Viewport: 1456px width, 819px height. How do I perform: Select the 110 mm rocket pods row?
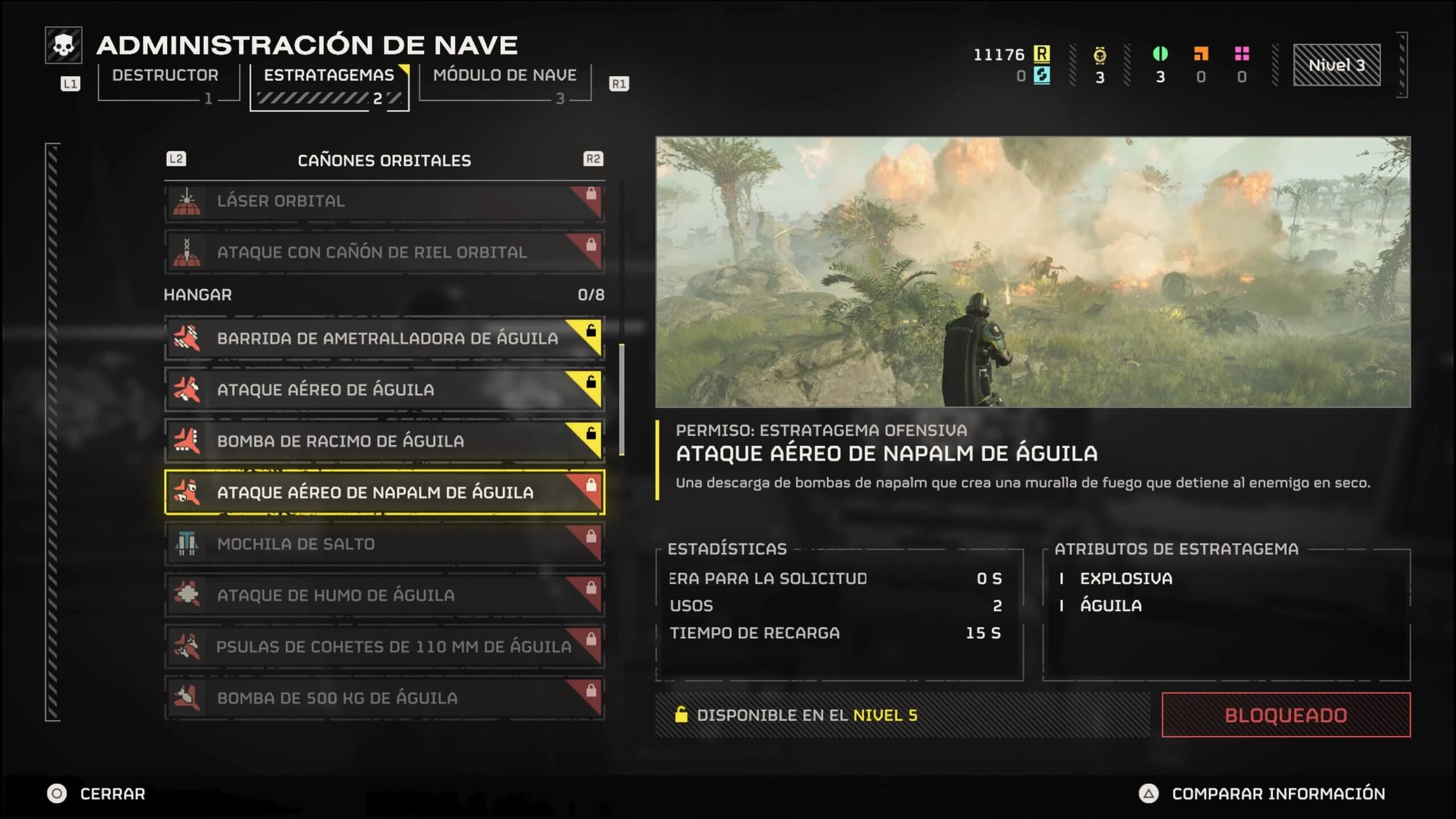384,647
